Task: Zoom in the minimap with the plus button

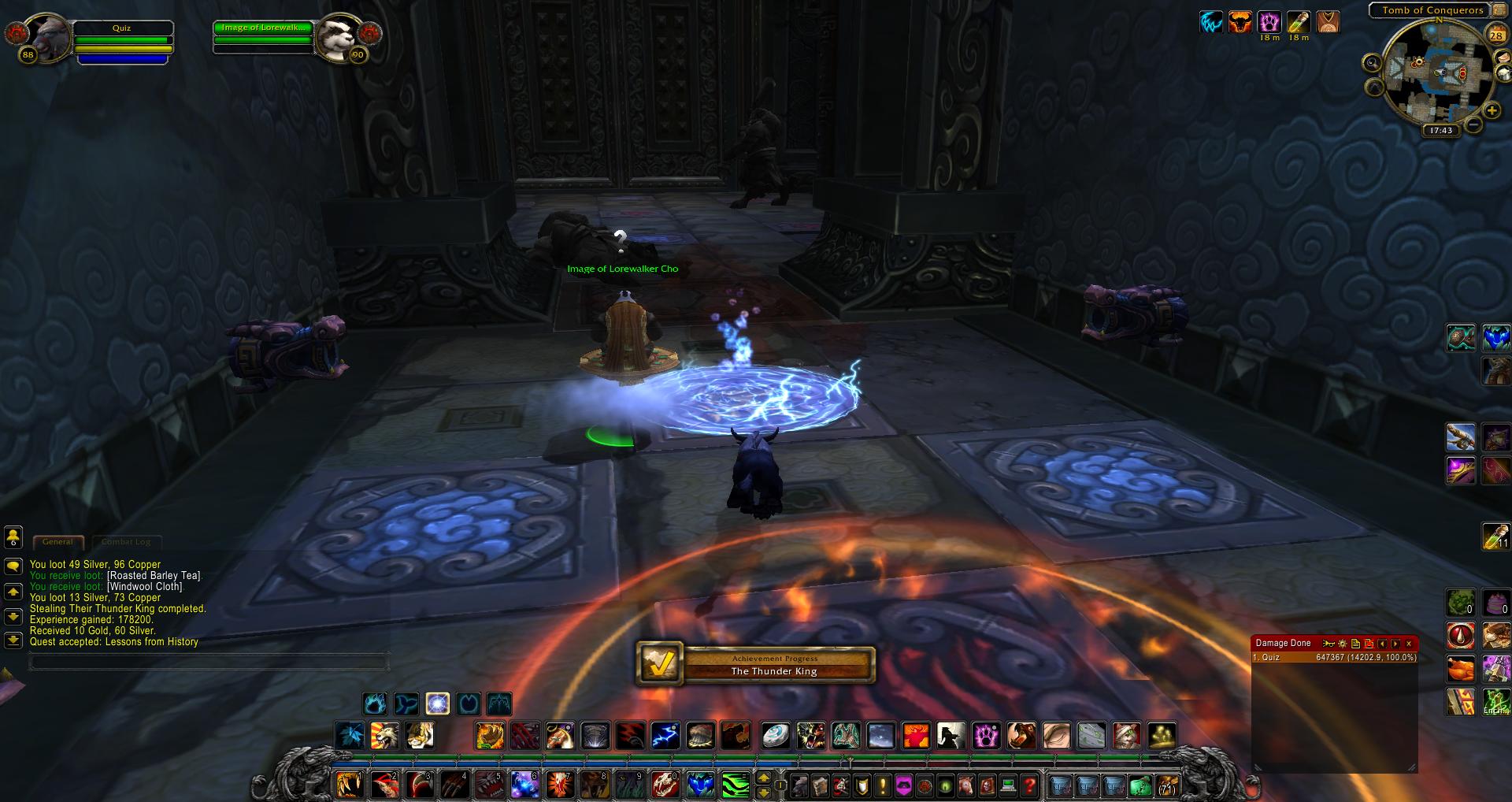Action: pyautogui.click(x=1491, y=111)
